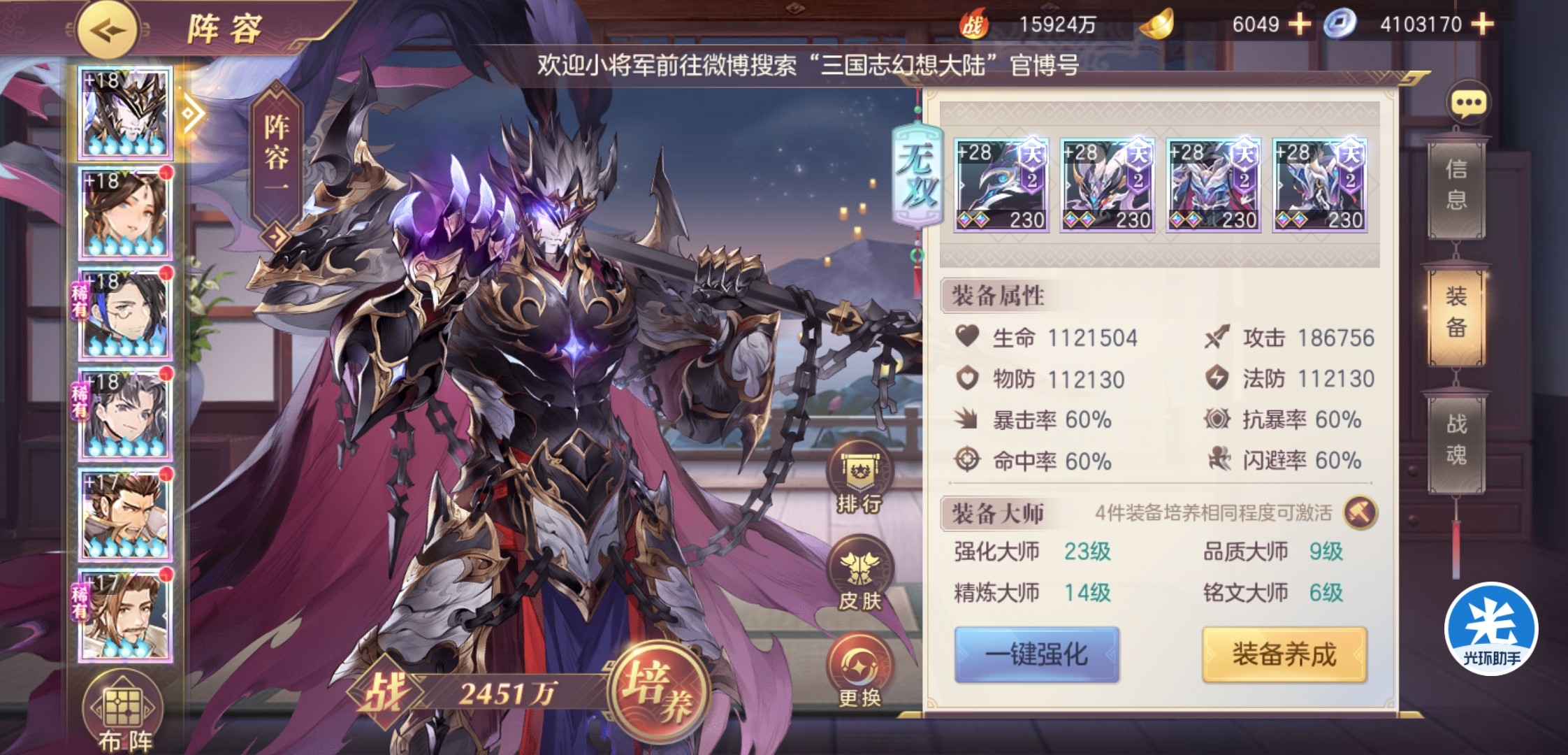Select the dark armored hero portrait
This screenshot has height=755, width=1568.
[x=126, y=115]
